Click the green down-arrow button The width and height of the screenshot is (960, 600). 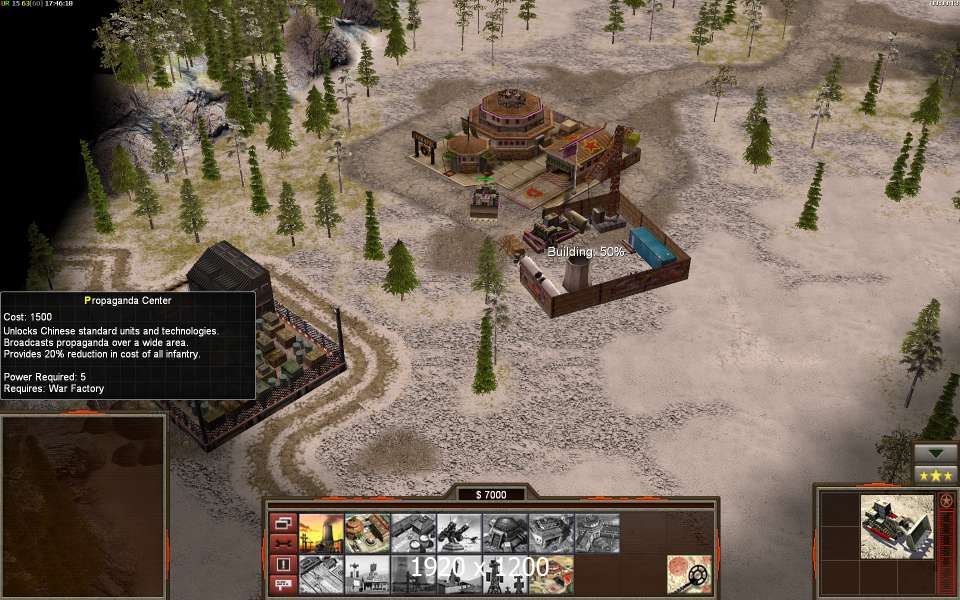[x=935, y=453]
